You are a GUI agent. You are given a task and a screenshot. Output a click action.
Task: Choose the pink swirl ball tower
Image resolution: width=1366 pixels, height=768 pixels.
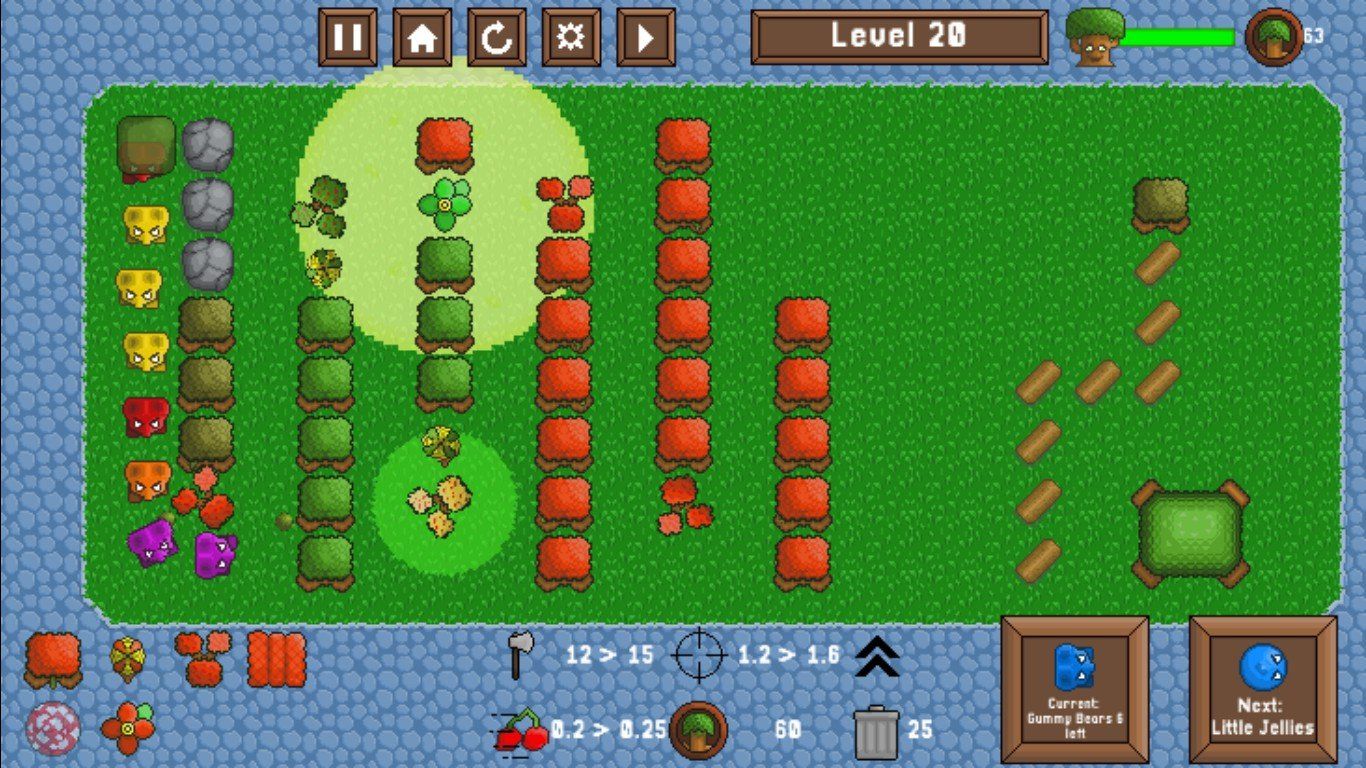point(53,728)
